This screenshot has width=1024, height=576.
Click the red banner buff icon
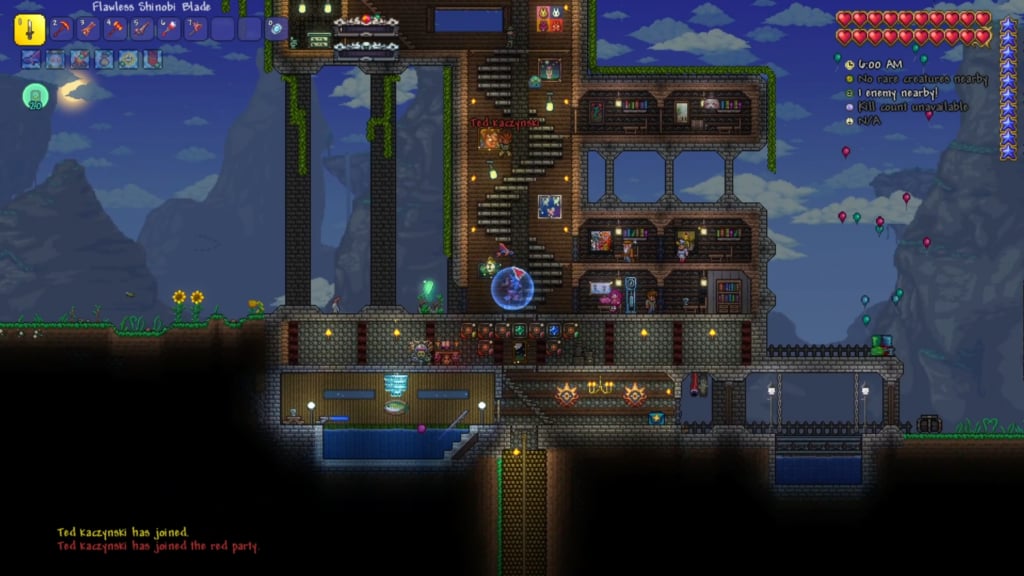153,59
